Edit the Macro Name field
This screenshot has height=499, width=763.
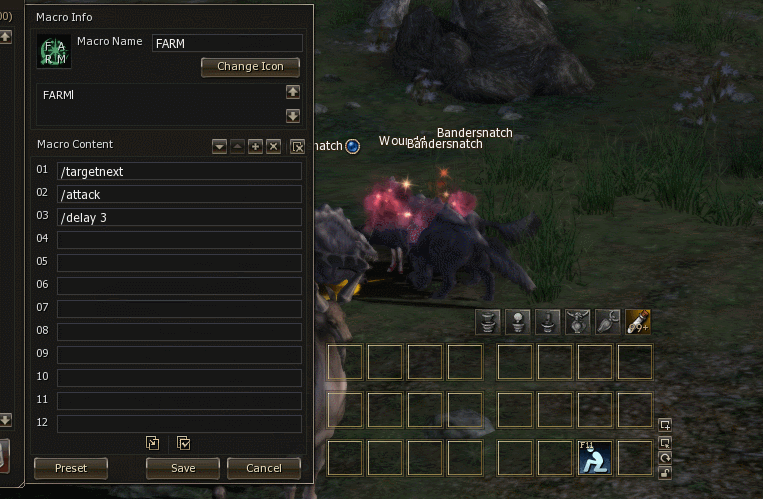point(227,43)
